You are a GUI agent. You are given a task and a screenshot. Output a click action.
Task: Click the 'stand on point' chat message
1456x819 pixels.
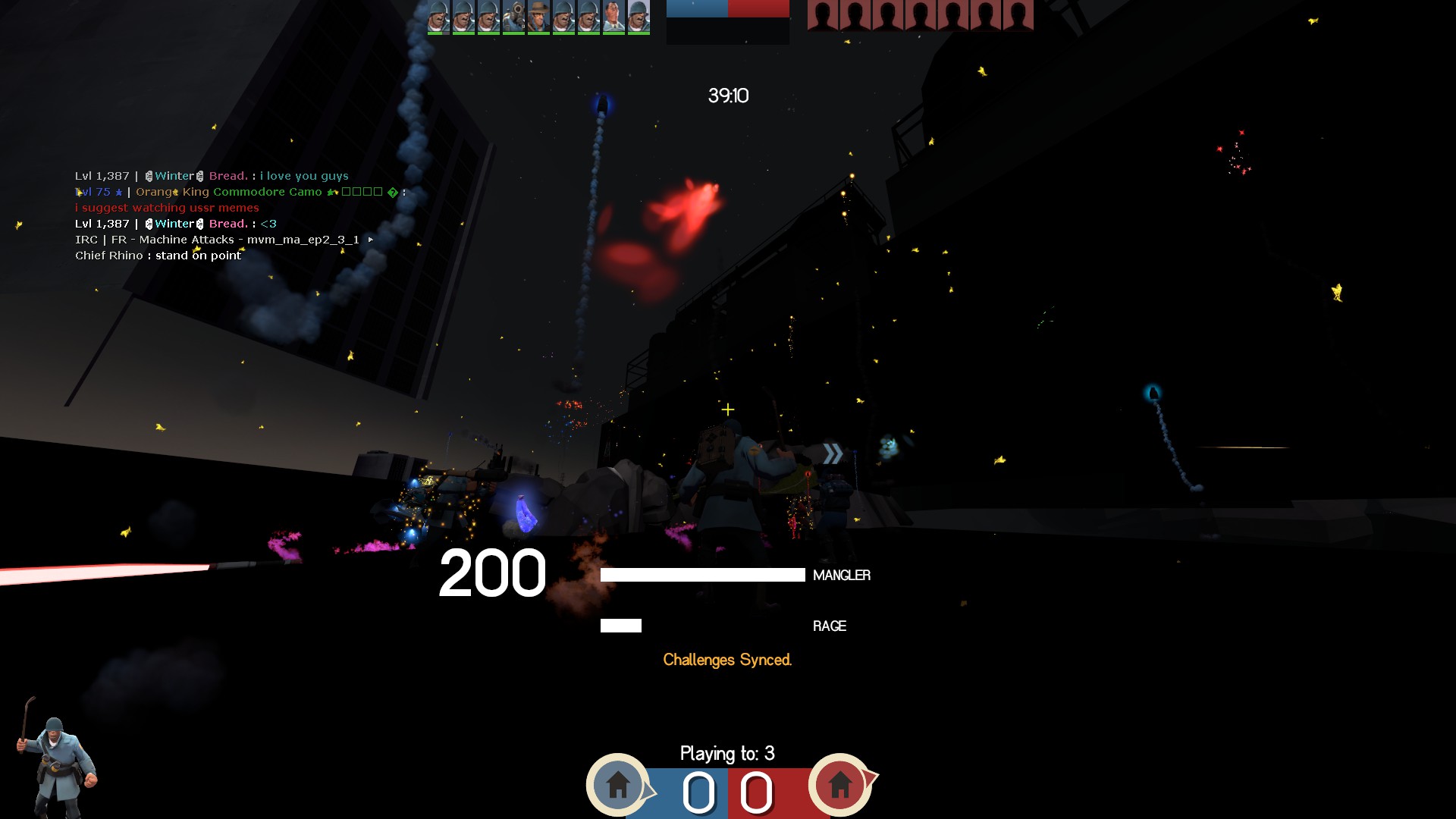point(158,256)
